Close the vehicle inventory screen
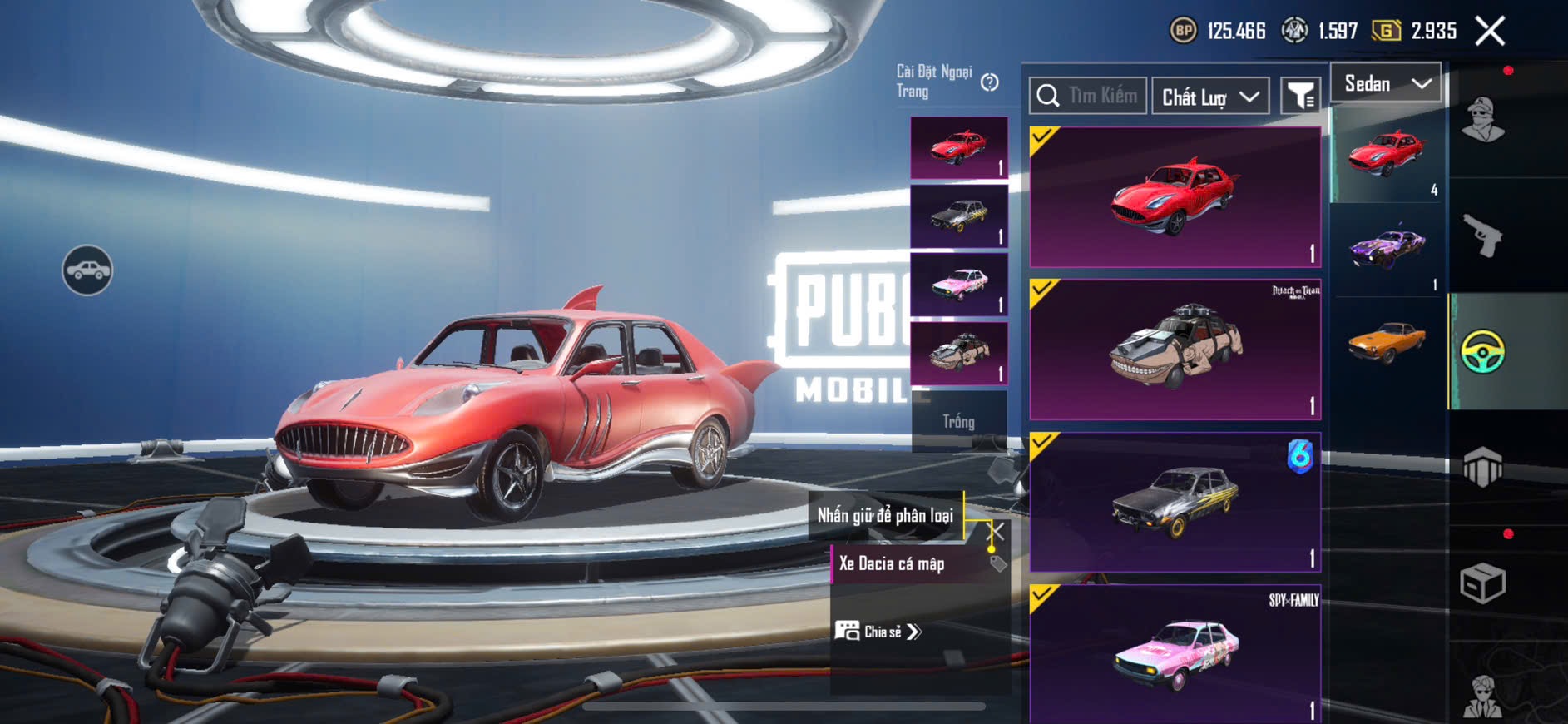 point(1490,32)
